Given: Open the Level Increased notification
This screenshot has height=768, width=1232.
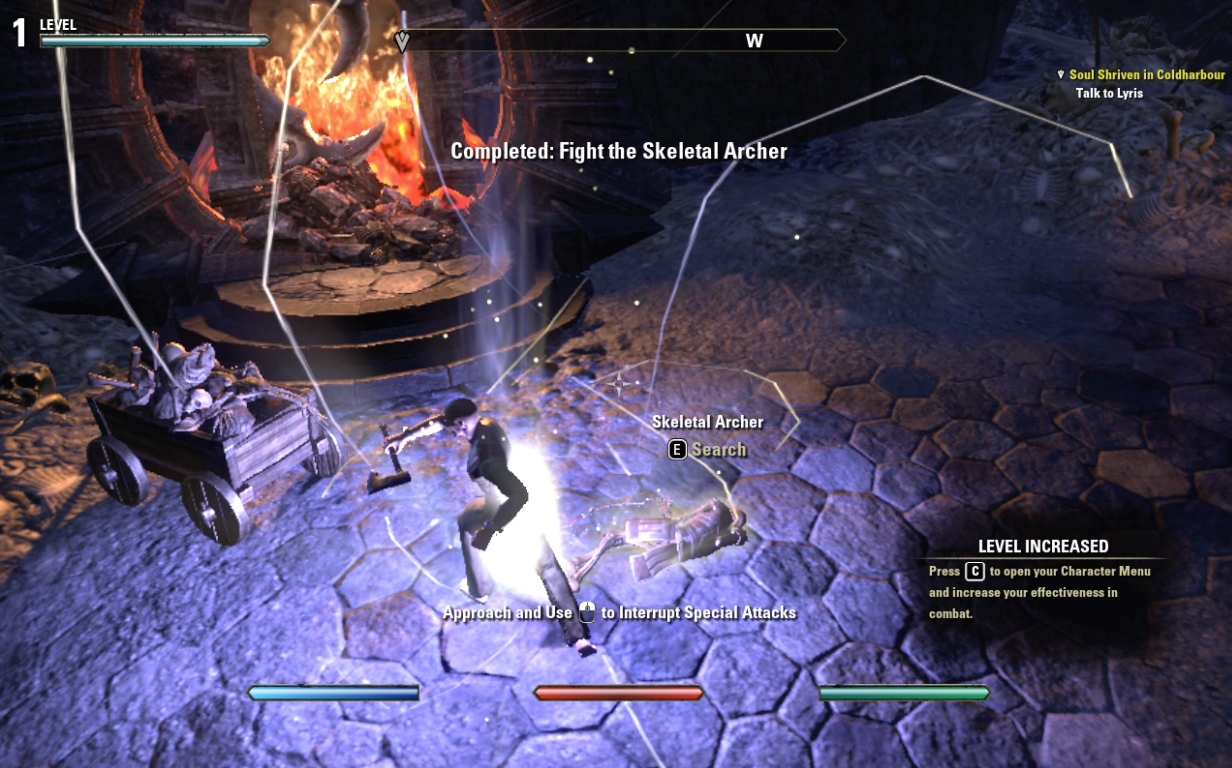Looking at the screenshot, I should pyautogui.click(x=1042, y=547).
